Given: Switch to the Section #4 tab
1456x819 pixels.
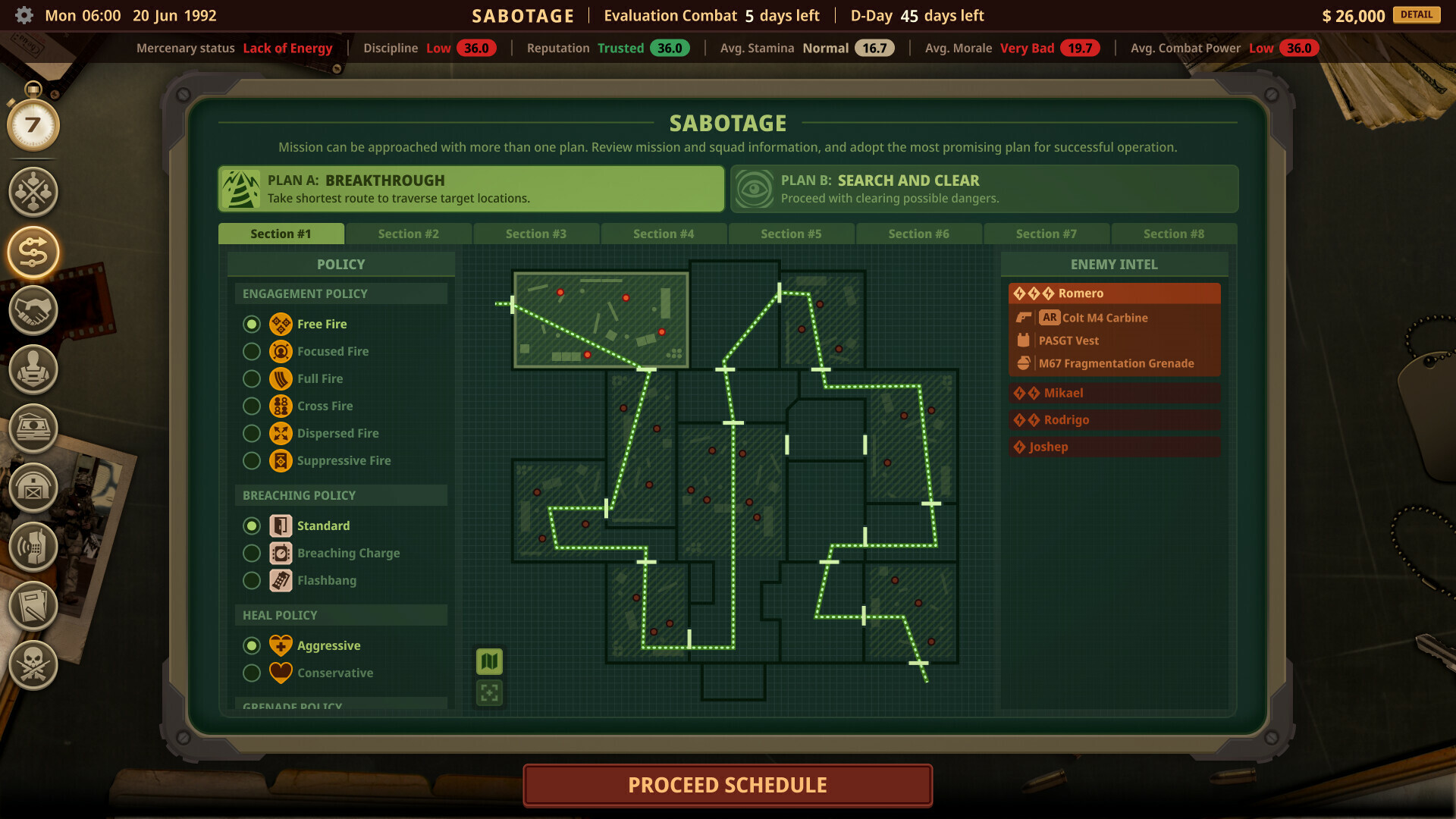Looking at the screenshot, I should coord(664,234).
